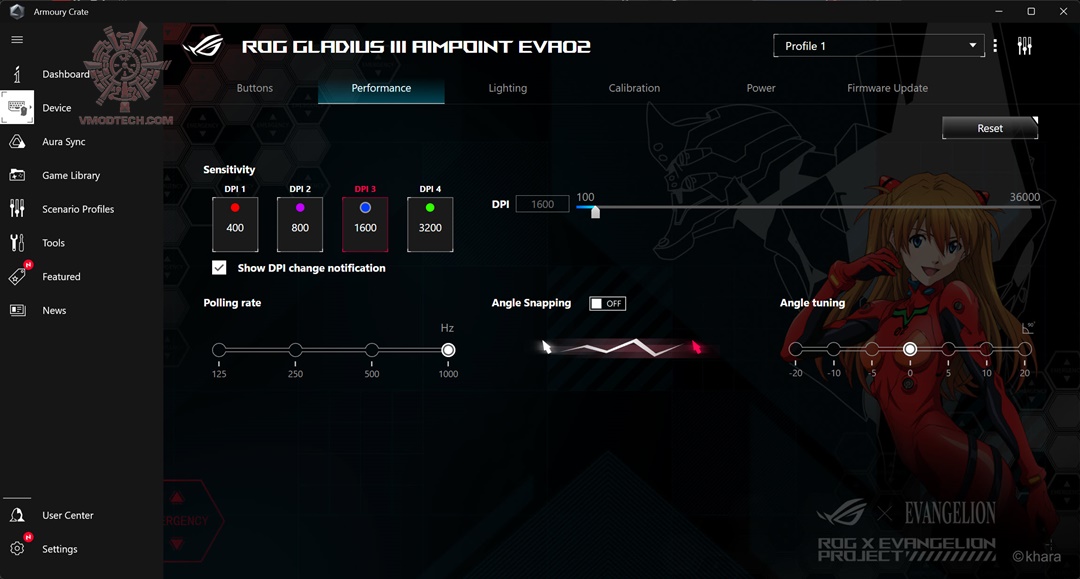Set polling rate to 125 Hz
Viewport: 1080px width, 579px height.
tap(219, 350)
